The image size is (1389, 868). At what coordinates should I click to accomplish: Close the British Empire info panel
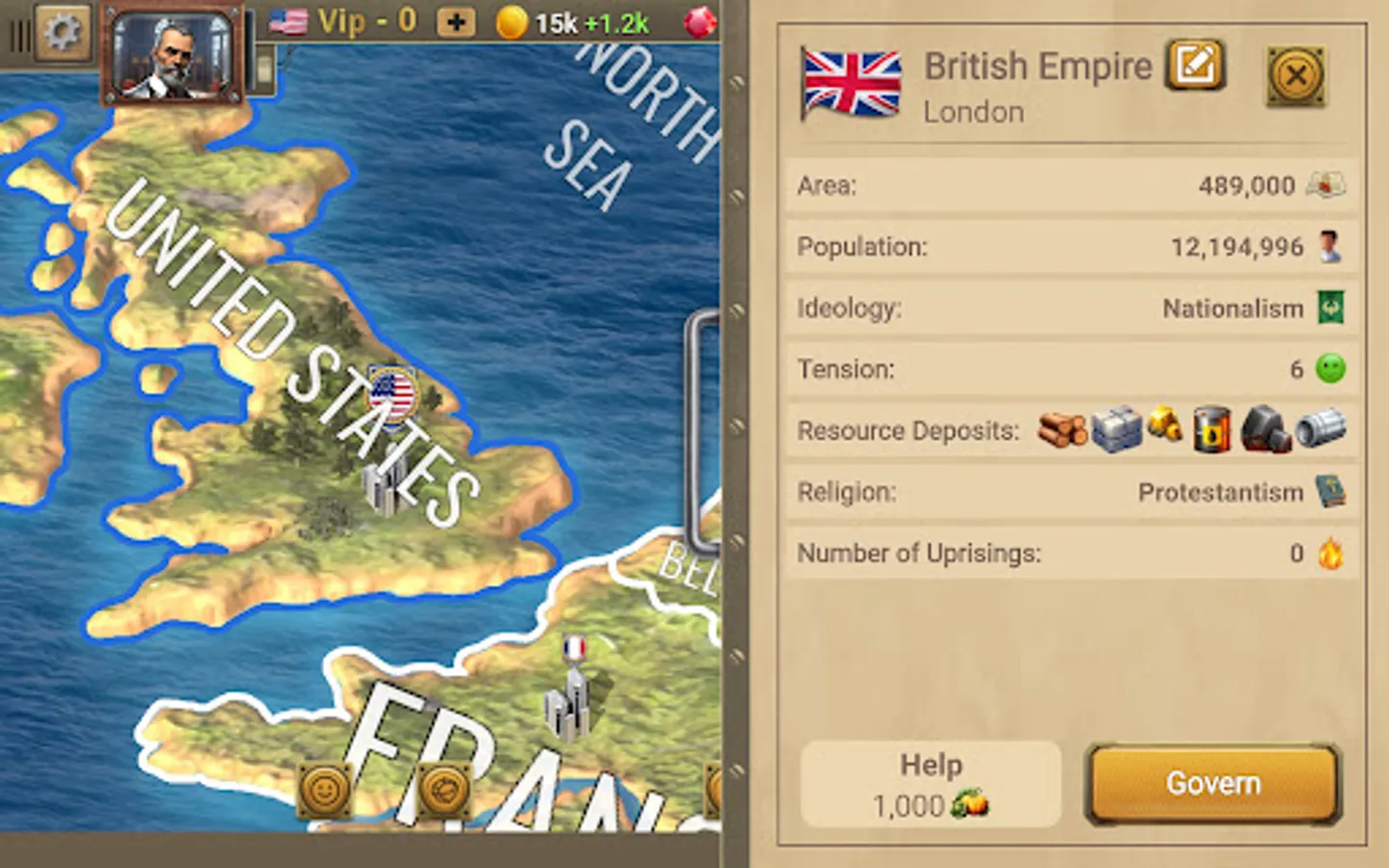[x=1296, y=76]
